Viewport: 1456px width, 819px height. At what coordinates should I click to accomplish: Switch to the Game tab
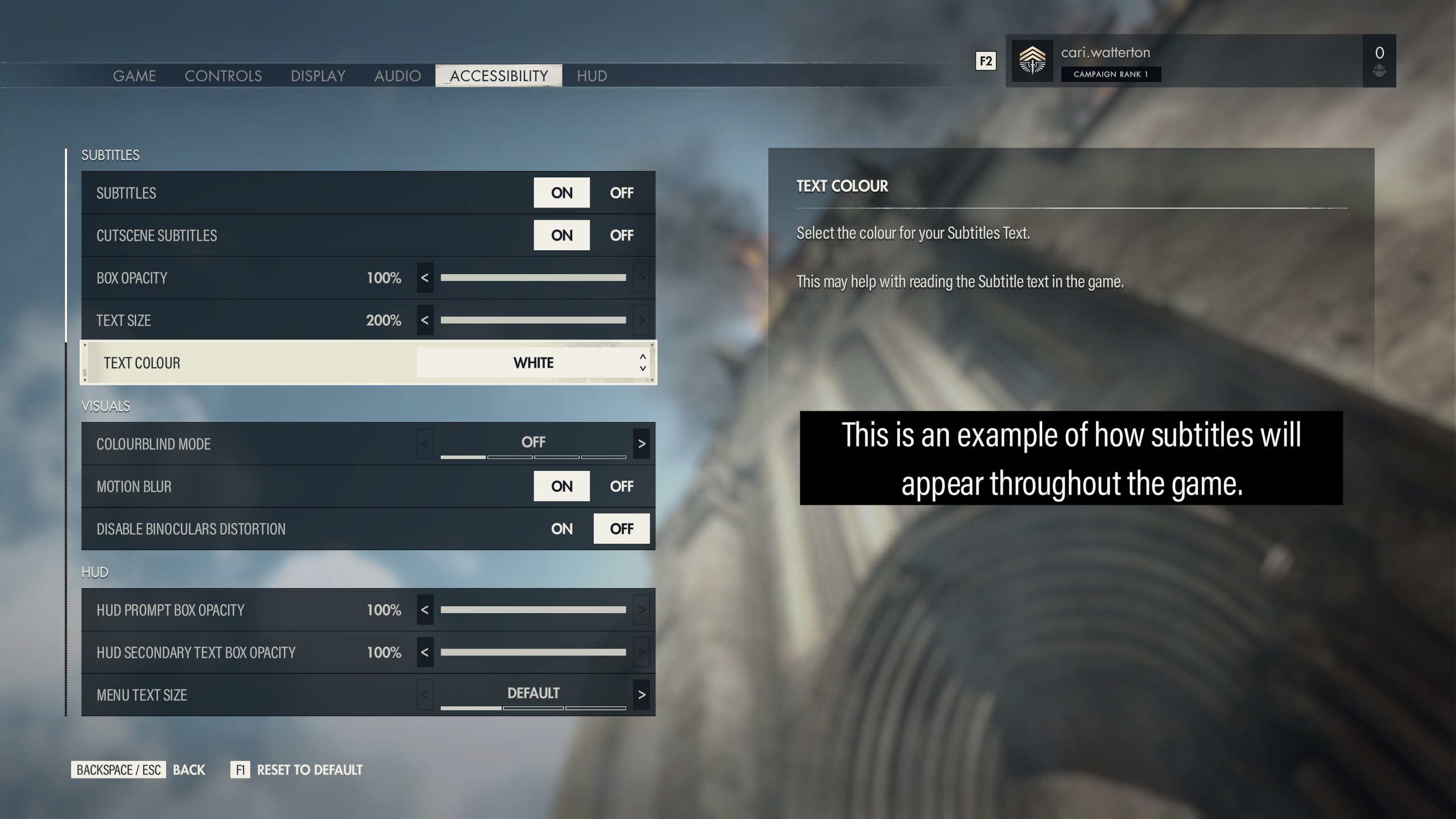tap(134, 76)
